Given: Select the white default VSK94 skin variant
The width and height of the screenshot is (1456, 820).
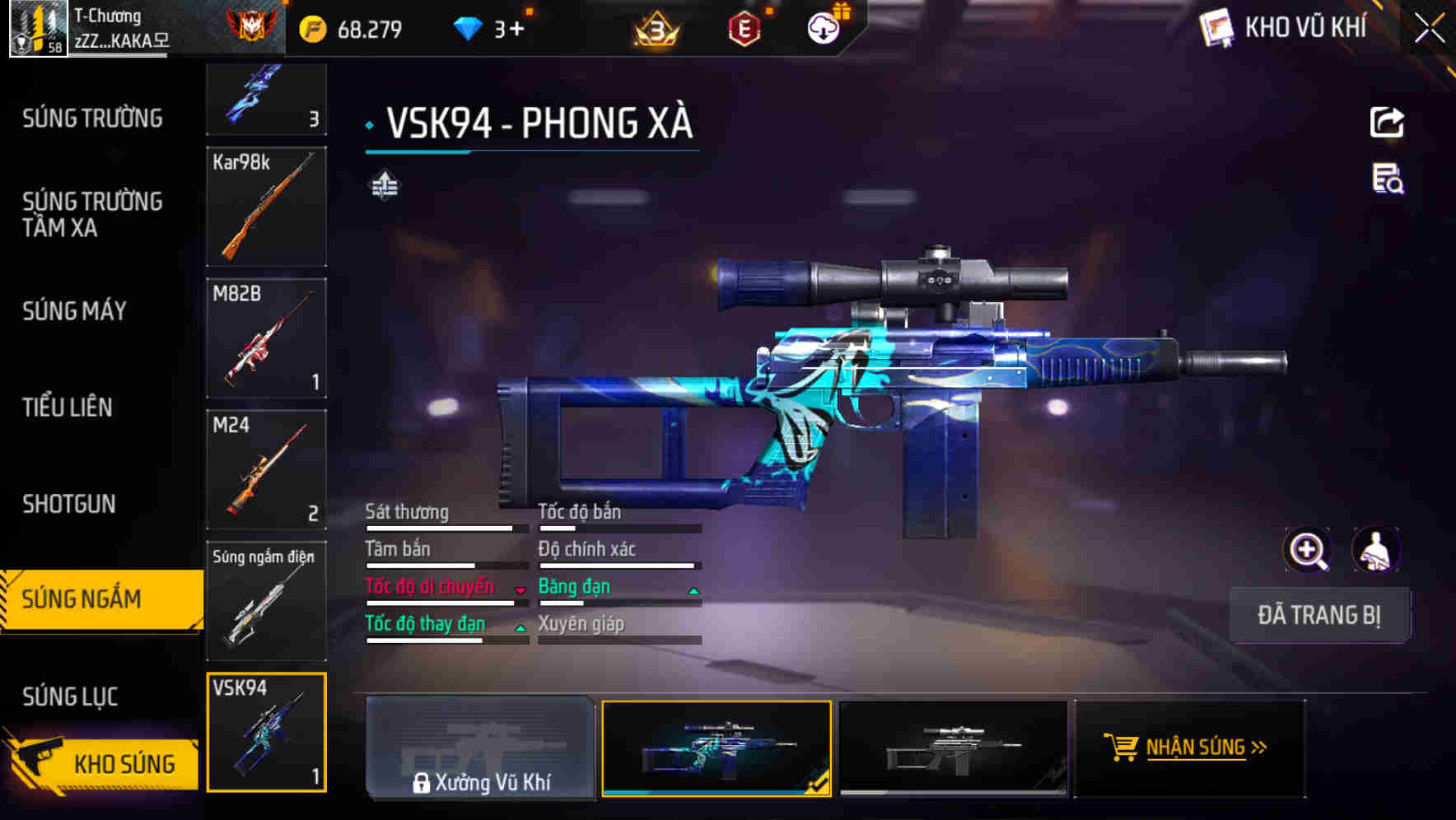Looking at the screenshot, I should coord(955,748).
